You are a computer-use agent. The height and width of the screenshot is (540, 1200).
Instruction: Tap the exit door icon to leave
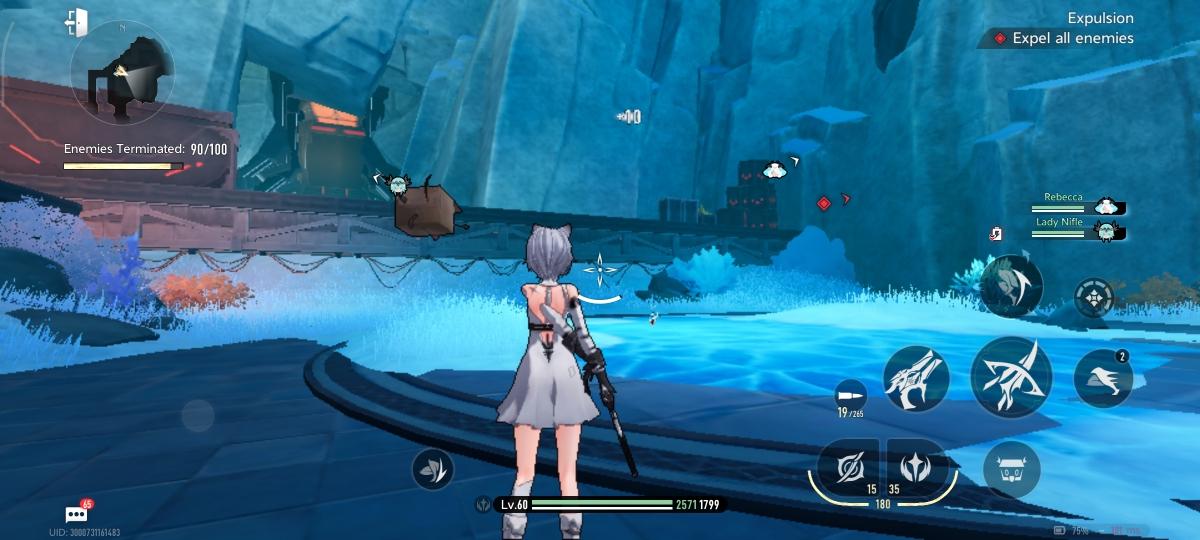[x=75, y=21]
